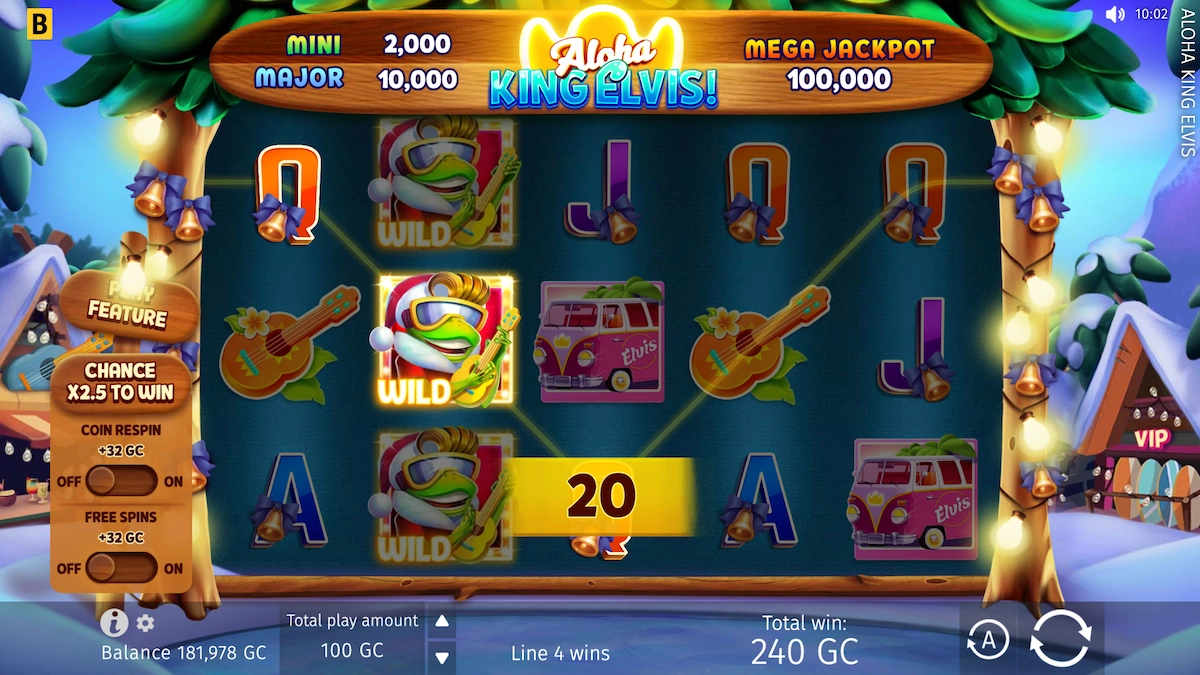Activate the autoplay button
This screenshot has width=1200, height=675.
988,640
